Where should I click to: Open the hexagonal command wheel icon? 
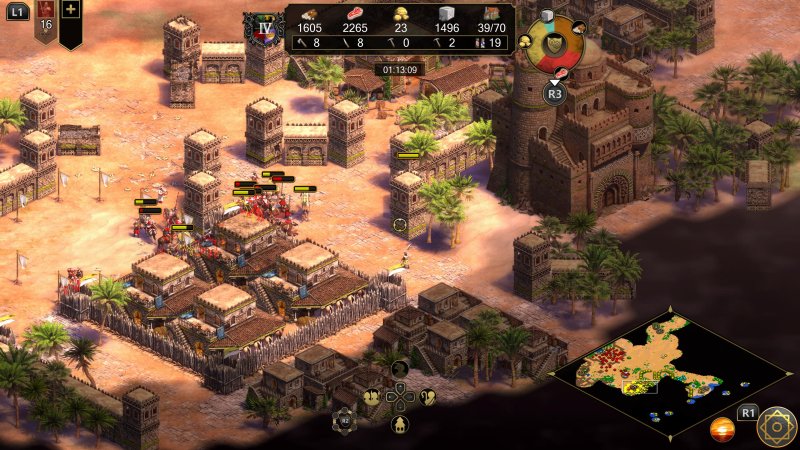345,422
